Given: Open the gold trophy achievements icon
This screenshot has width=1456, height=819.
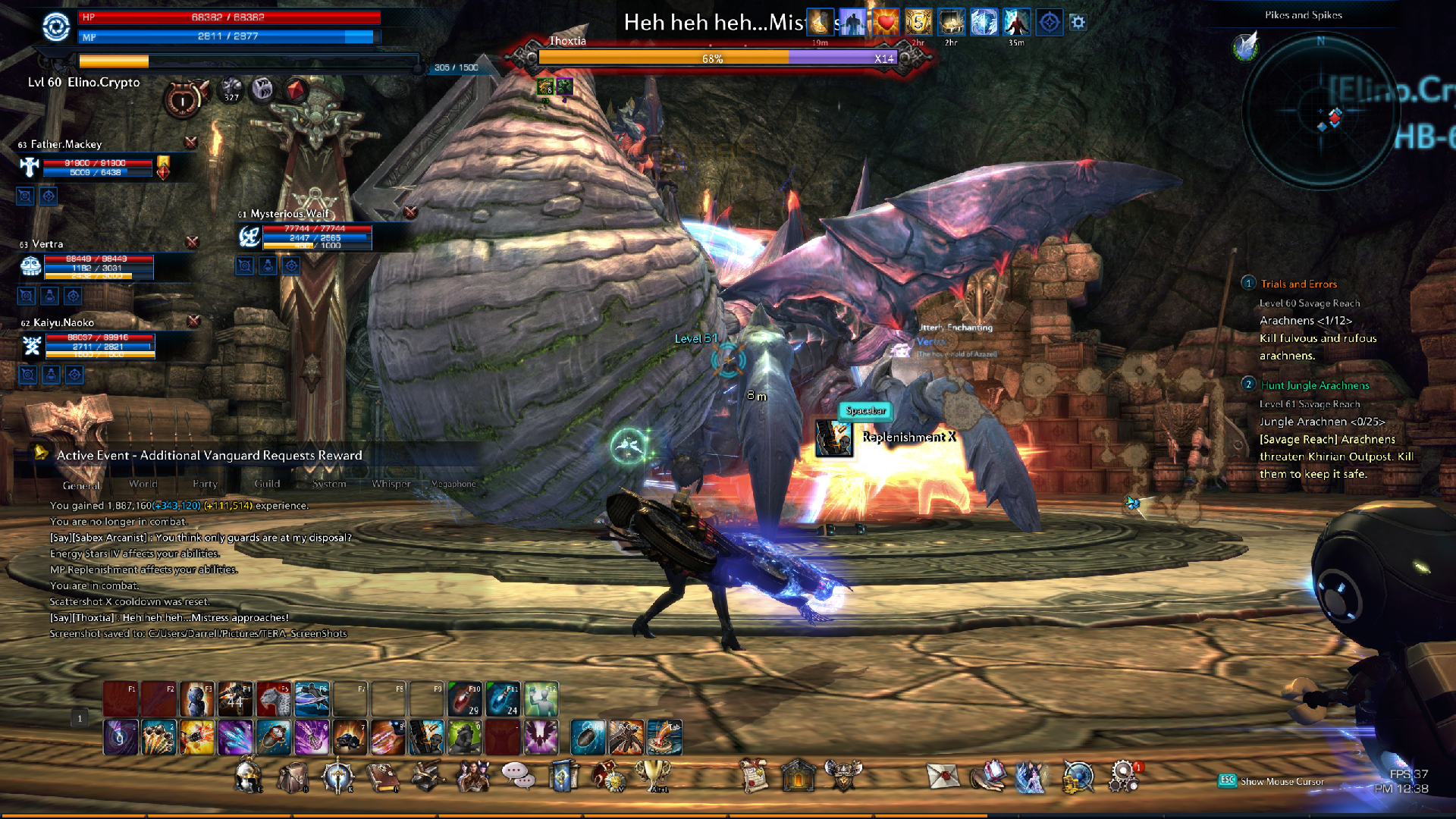Looking at the screenshot, I should point(653,775).
